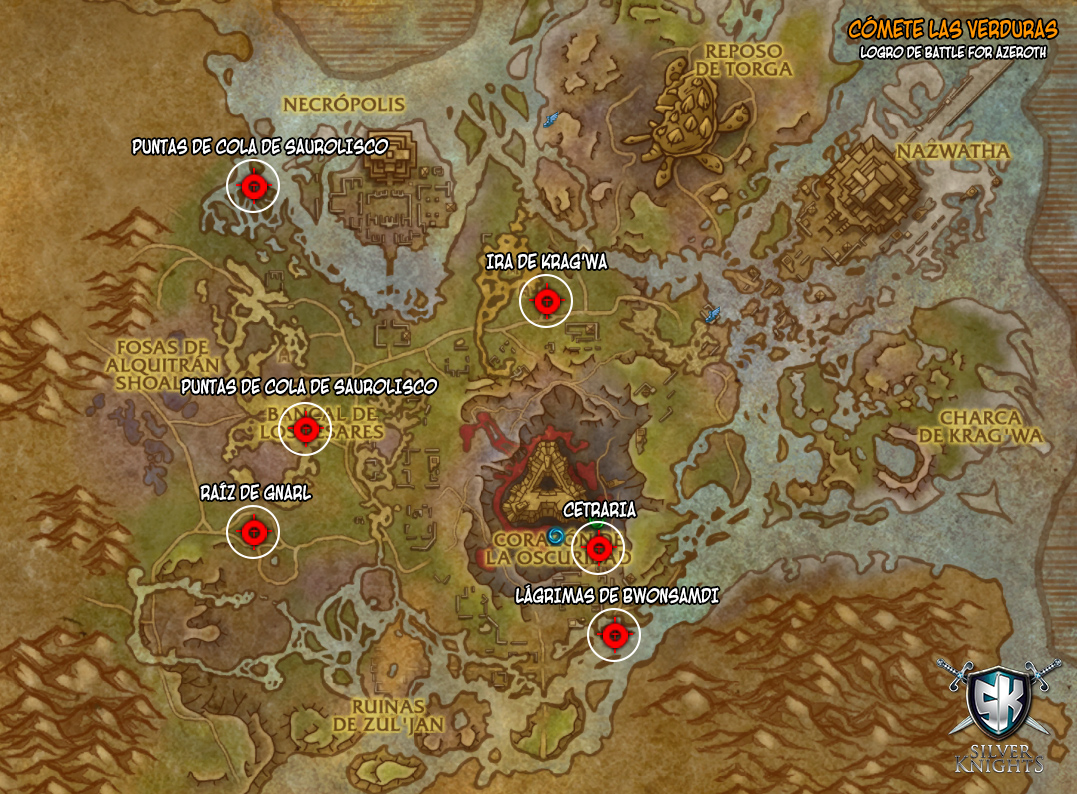The height and width of the screenshot is (794, 1077).
Task: Select the Ira de Krag'wa map marker
Action: click(545, 300)
